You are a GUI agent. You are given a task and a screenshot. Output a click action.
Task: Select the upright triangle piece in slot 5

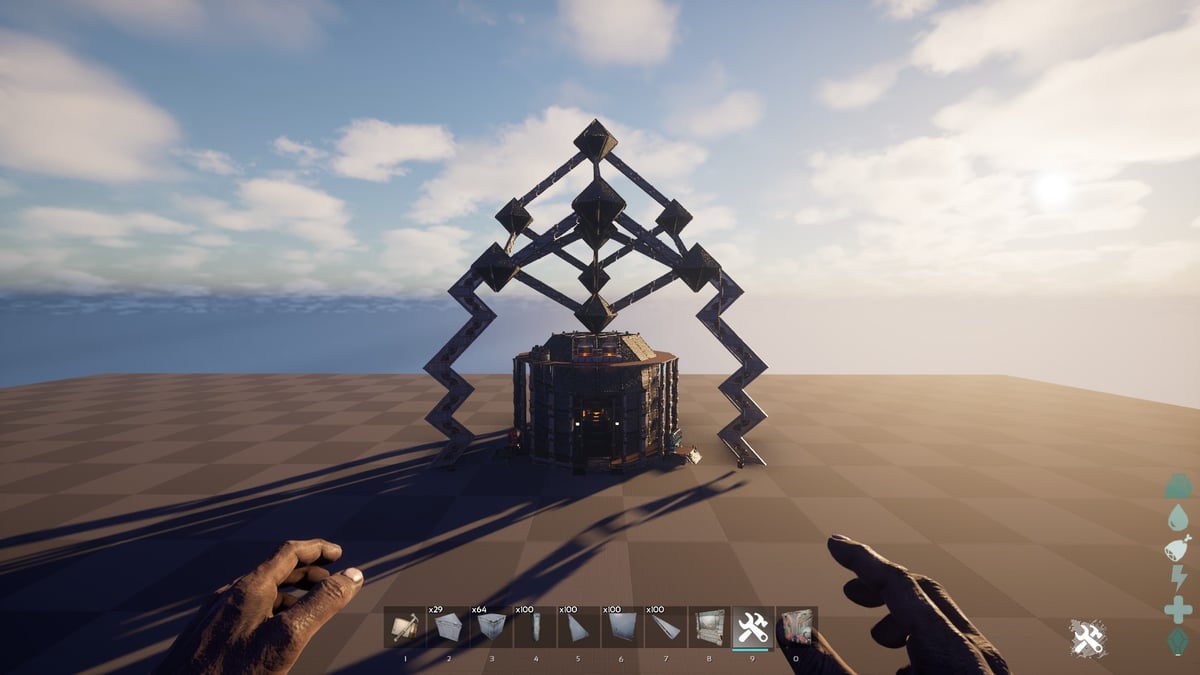click(578, 627)
